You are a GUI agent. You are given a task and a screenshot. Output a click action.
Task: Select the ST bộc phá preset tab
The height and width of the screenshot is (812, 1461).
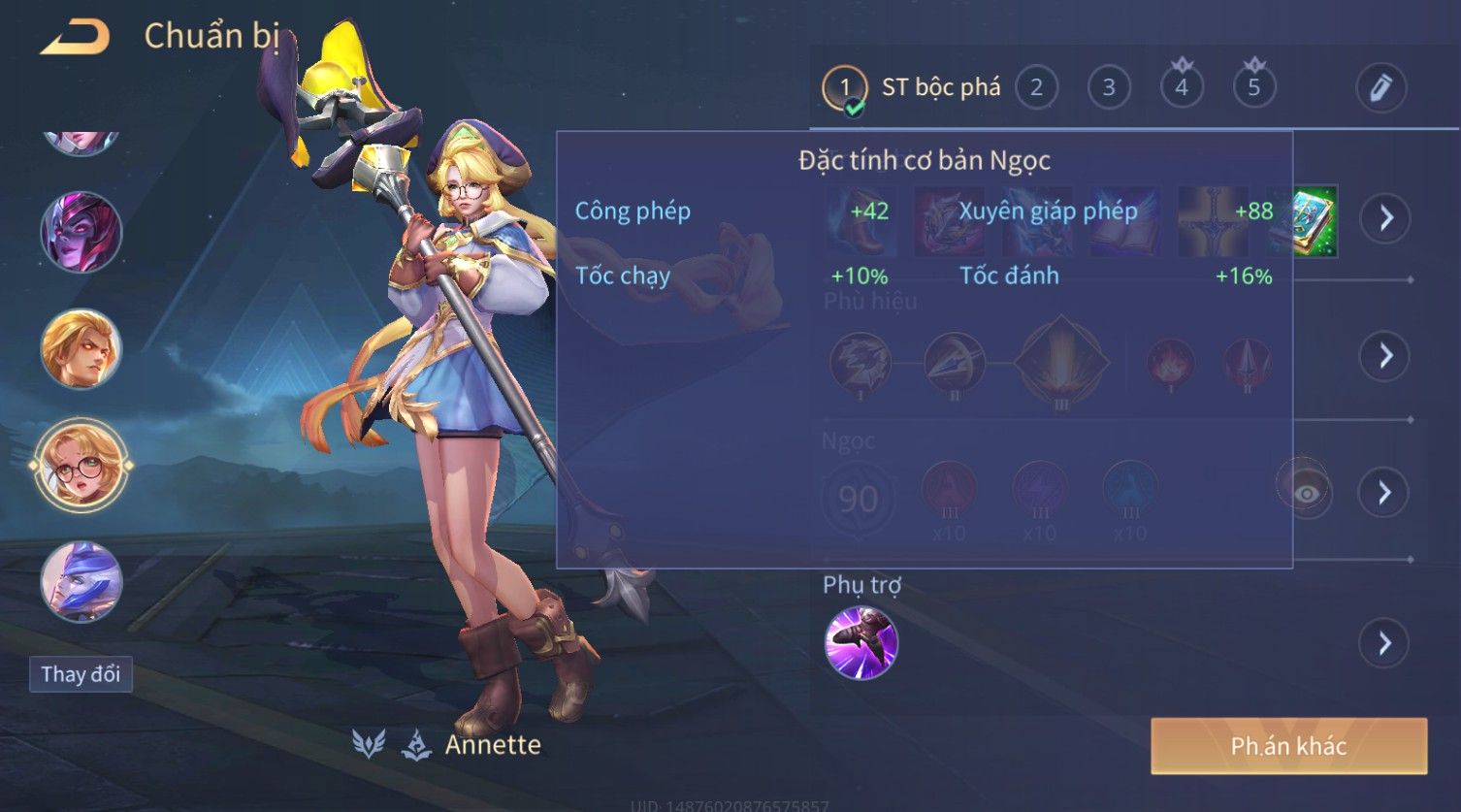point(912,88)
